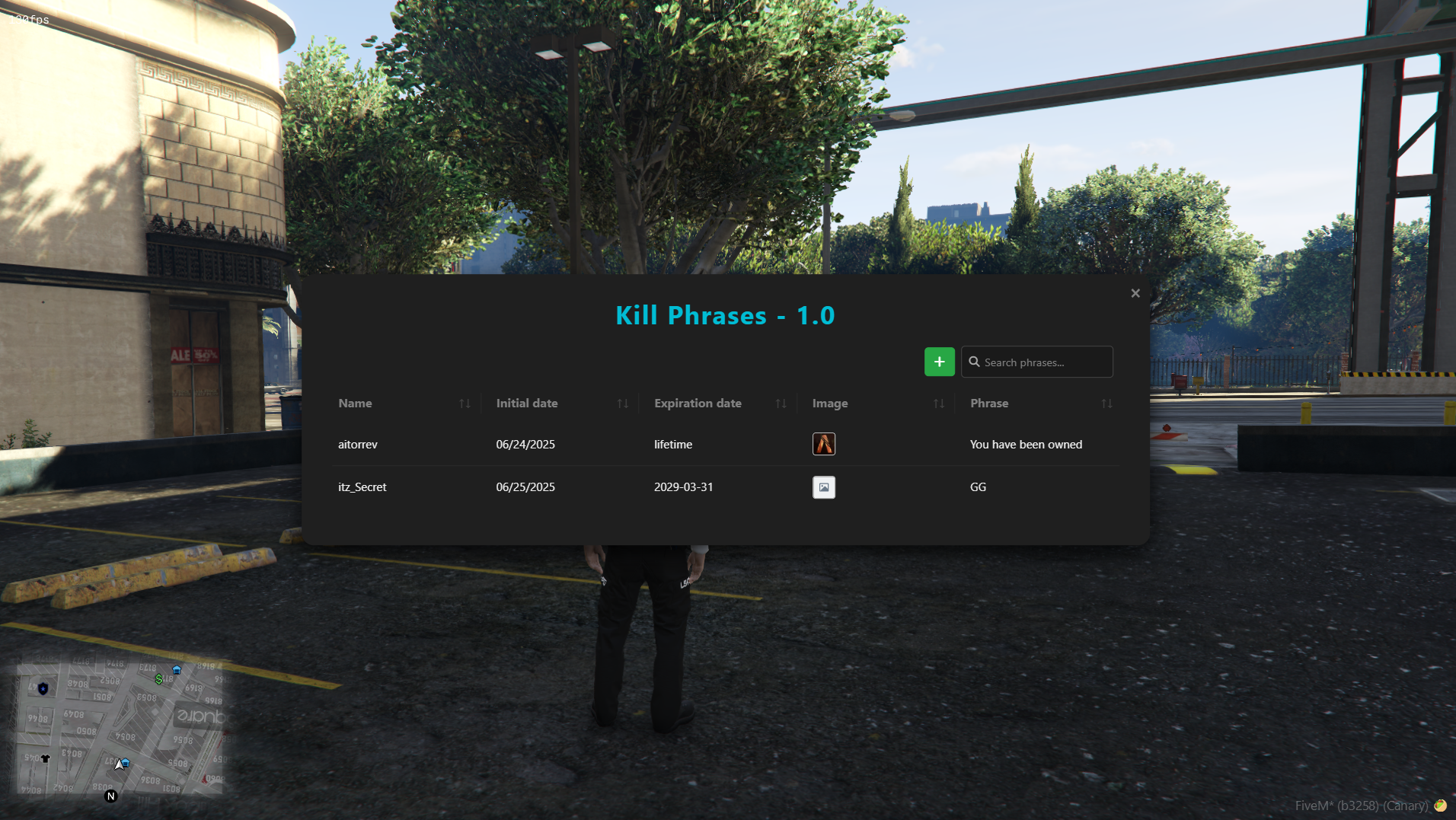This screenshot has width=1456, height=820.
Task: Click the magnifier icon in the search box
Action: pyautogui.click(x=976, y=362)
